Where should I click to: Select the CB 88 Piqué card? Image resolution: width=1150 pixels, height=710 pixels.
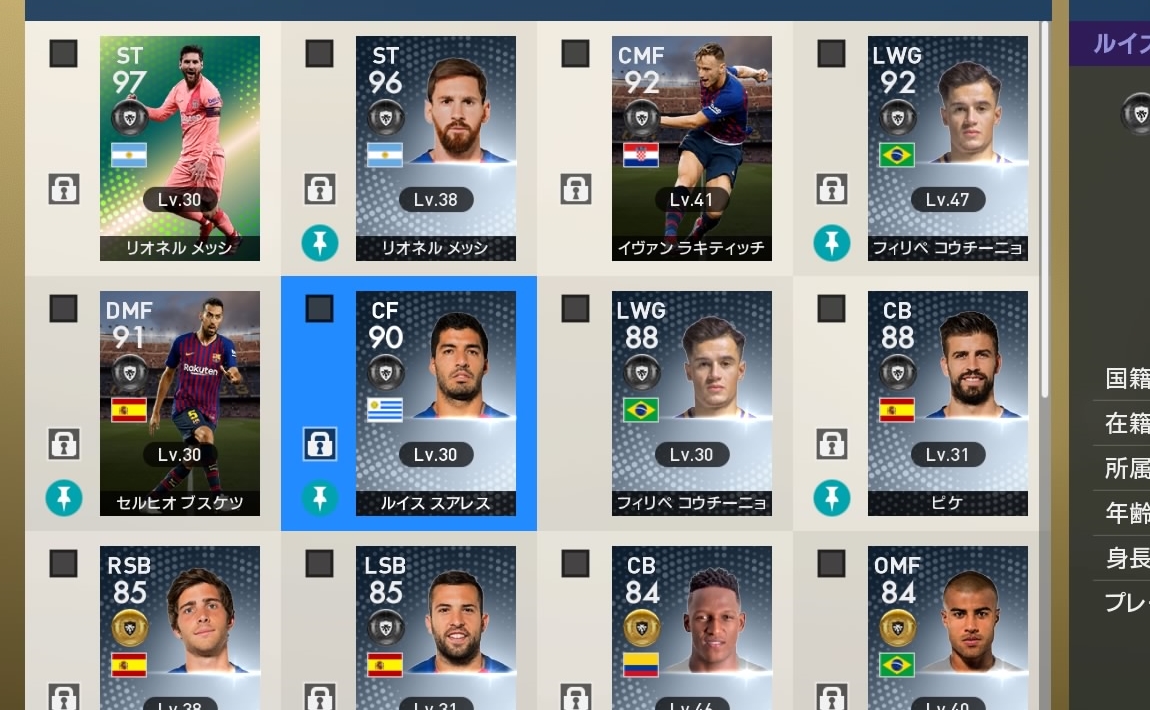(948, 403)
